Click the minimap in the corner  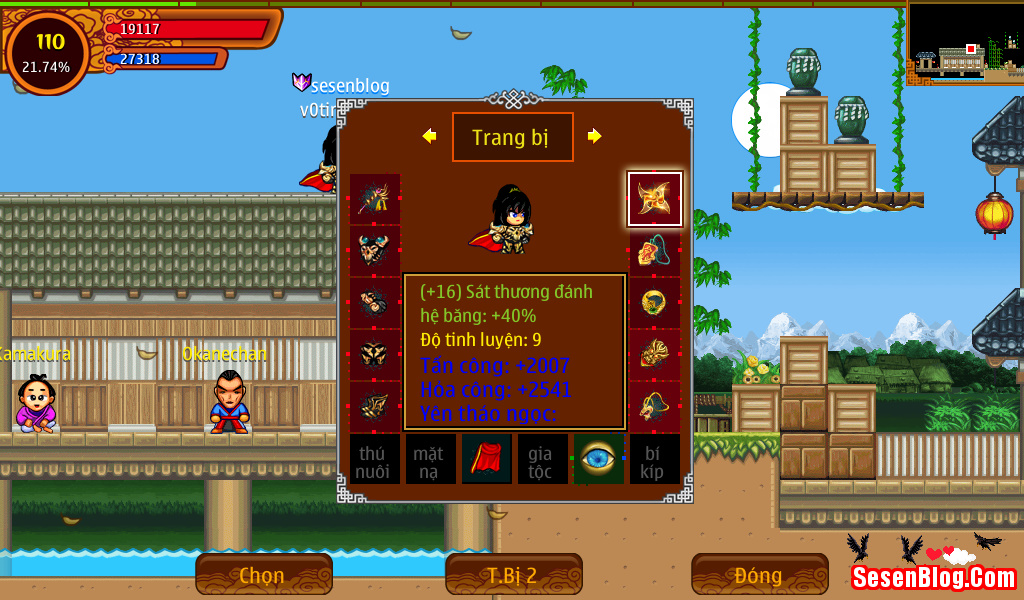[965, 42]
